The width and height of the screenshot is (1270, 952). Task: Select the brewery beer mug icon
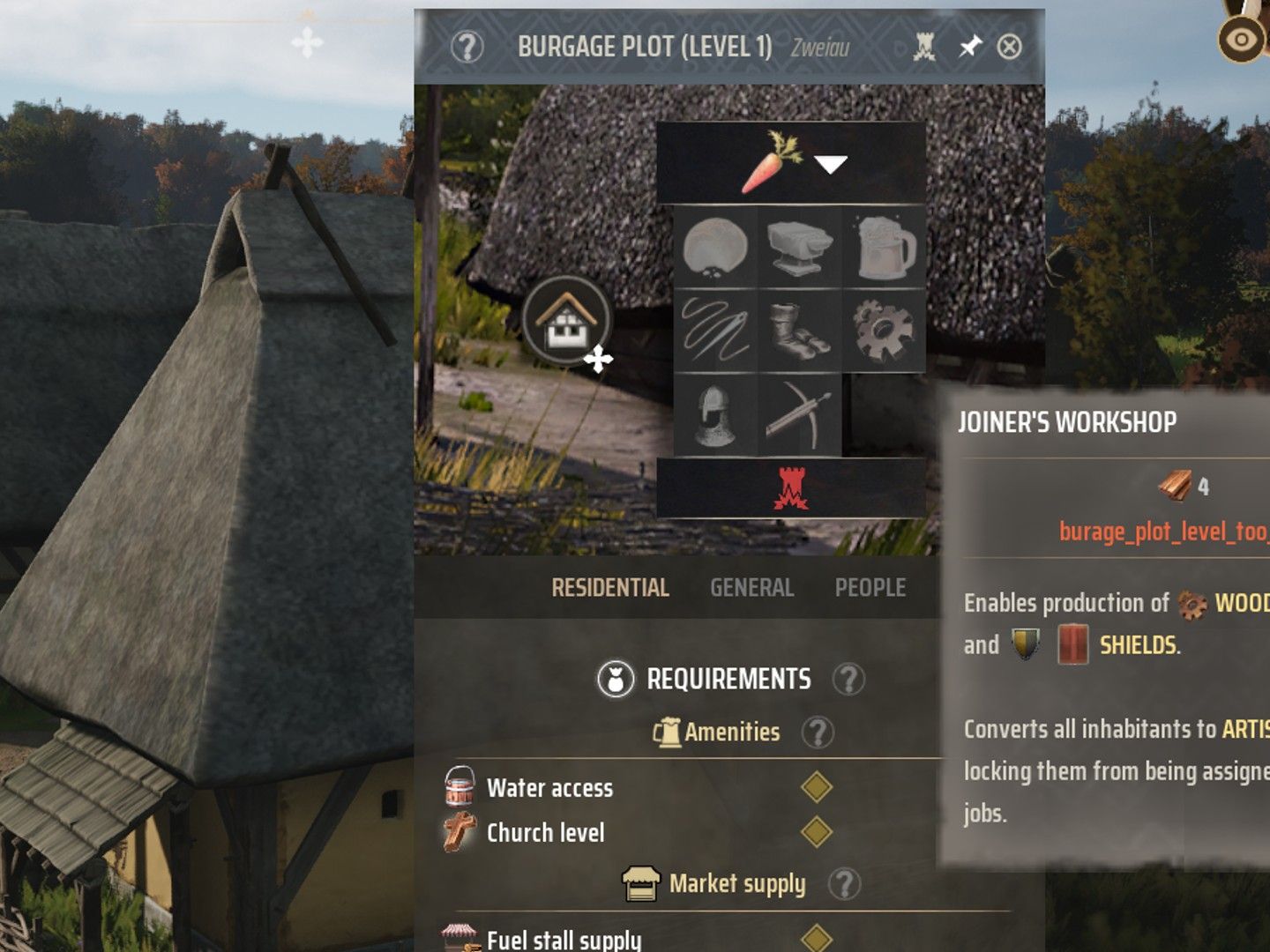[884, 248]
